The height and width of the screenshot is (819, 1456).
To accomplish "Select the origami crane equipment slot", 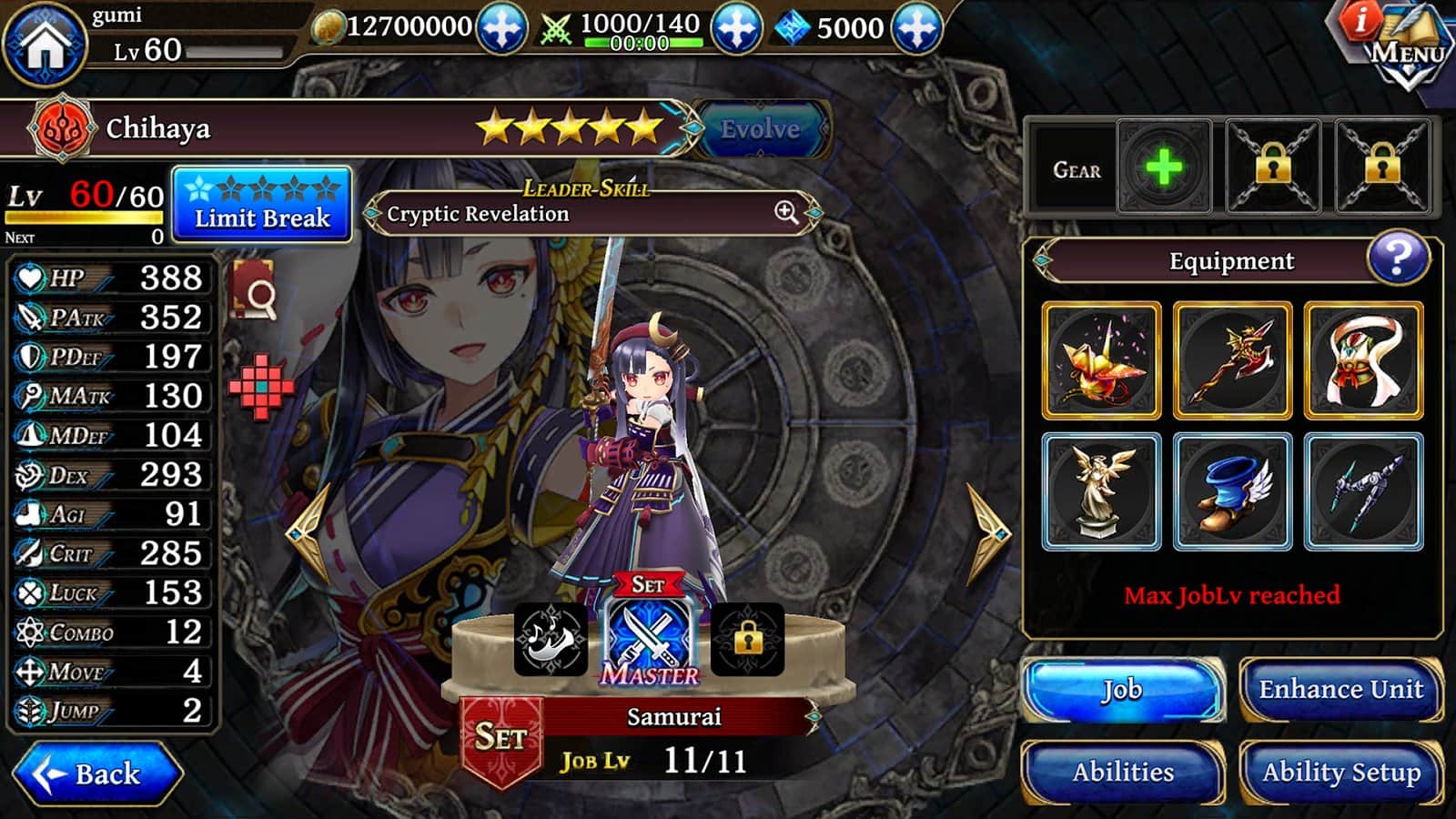I will (1101, 360).
